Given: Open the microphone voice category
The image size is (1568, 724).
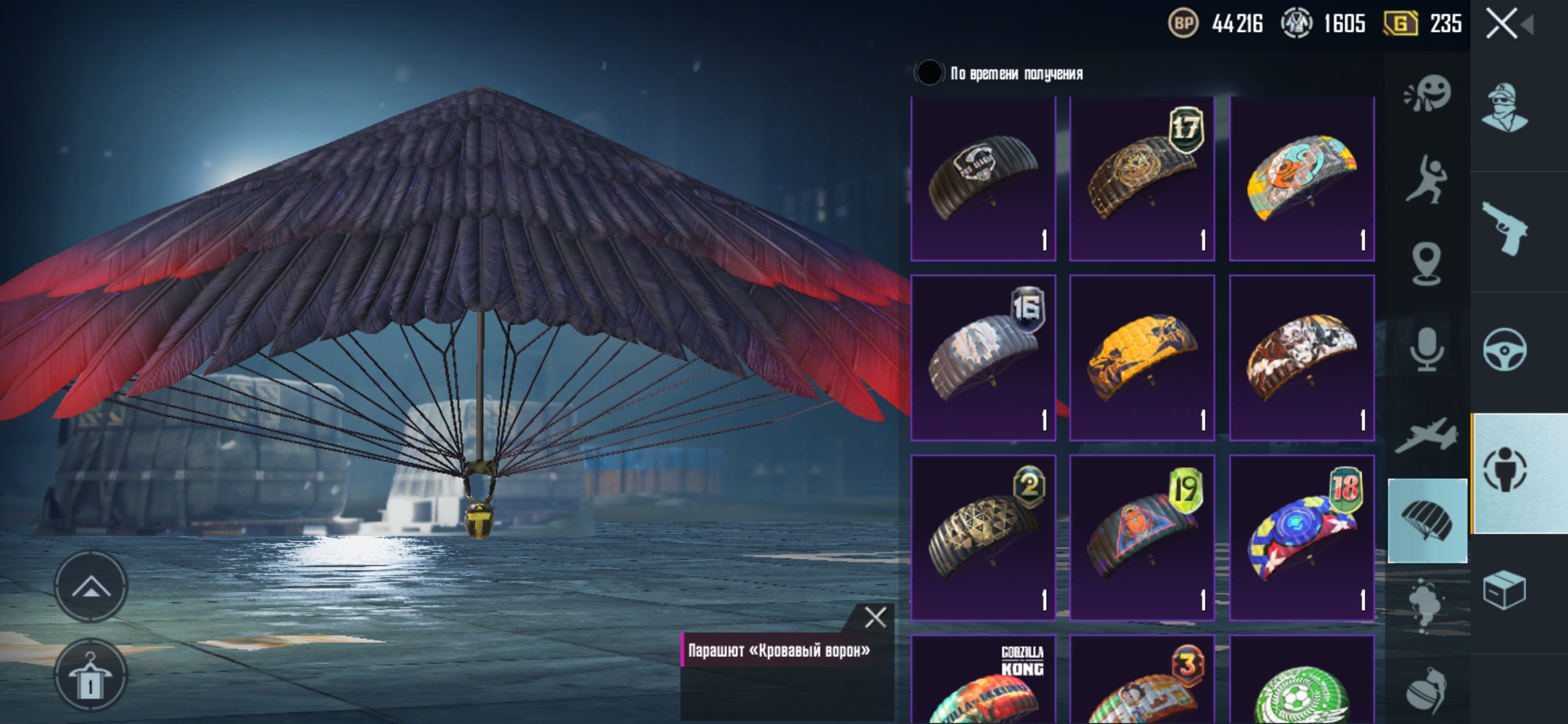Looking at the screenshot, I should pos(1427,349).
